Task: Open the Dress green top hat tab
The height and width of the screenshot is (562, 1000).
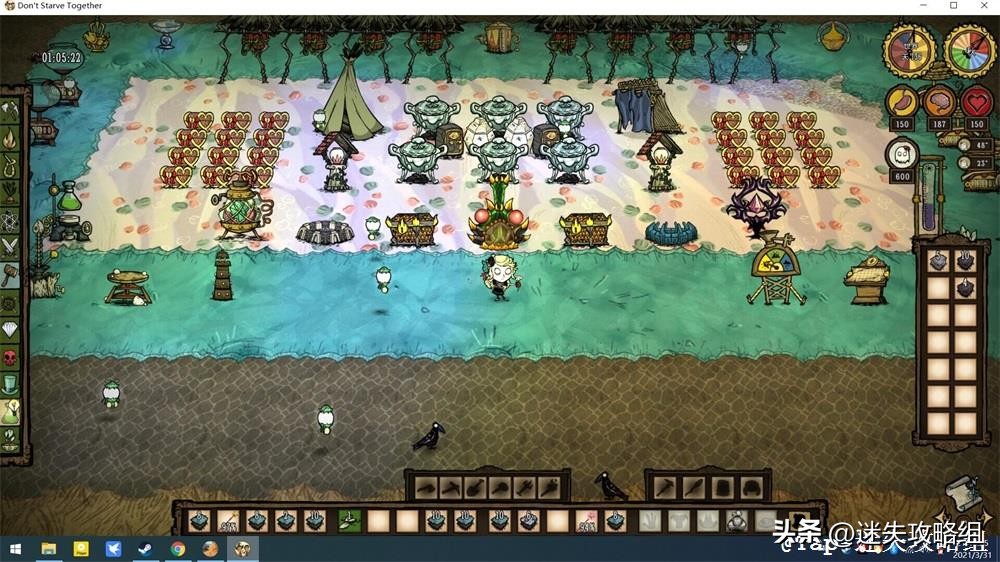Action: (x=11, y=383)
